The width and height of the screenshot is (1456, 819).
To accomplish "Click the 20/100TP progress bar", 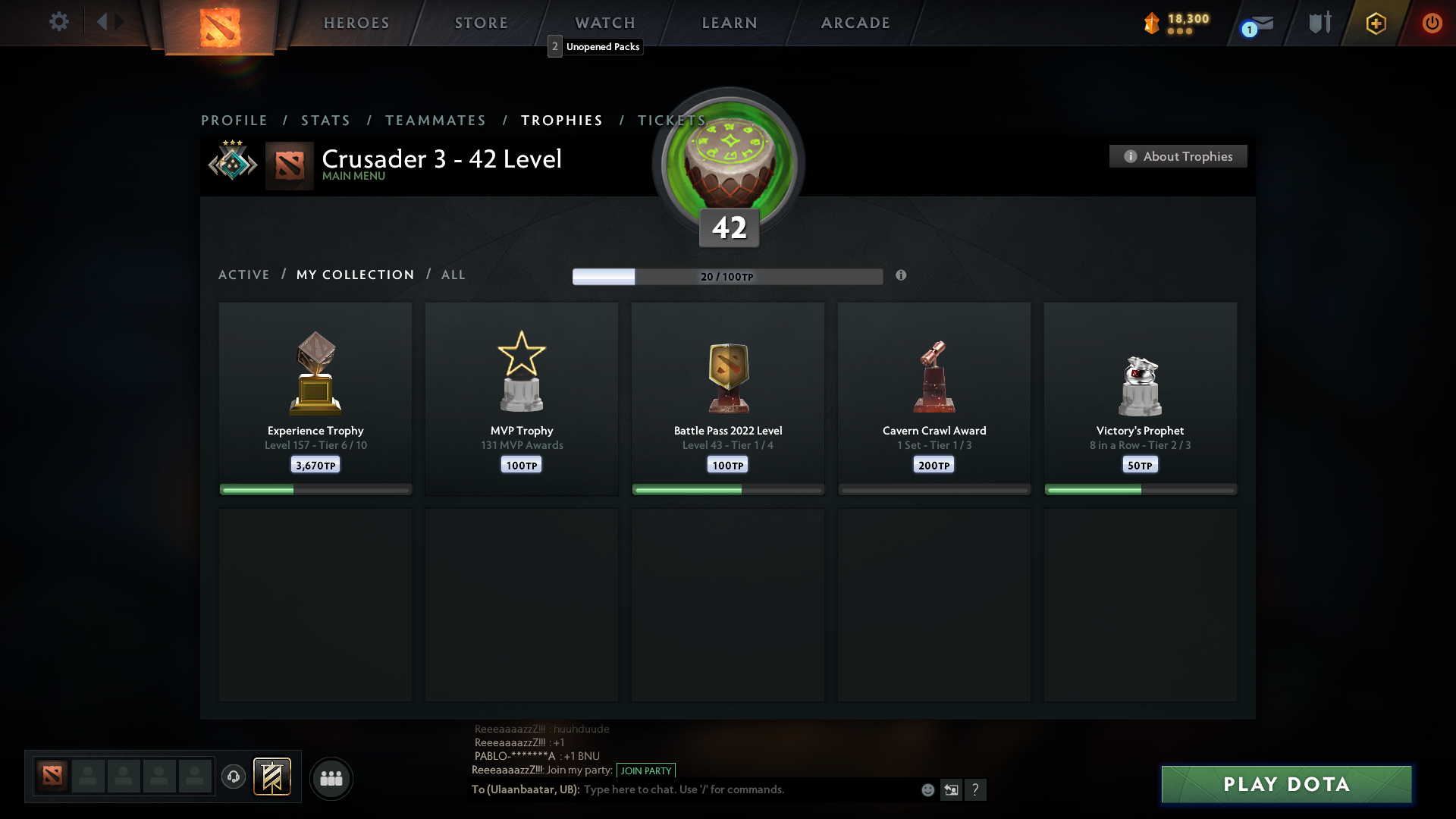I will [728, 277].
